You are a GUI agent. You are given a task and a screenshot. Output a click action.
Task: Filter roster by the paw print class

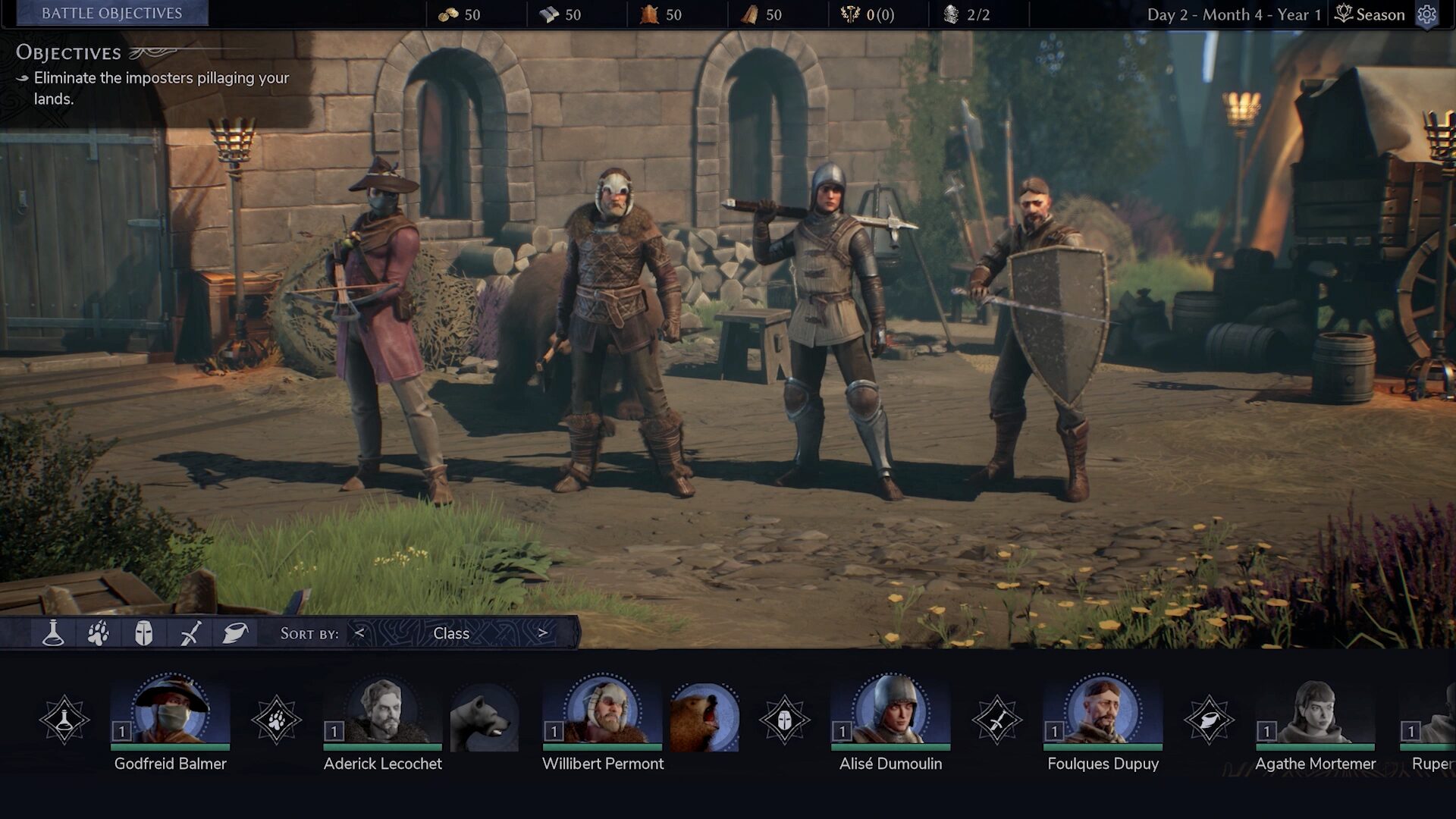click(99, 633)
